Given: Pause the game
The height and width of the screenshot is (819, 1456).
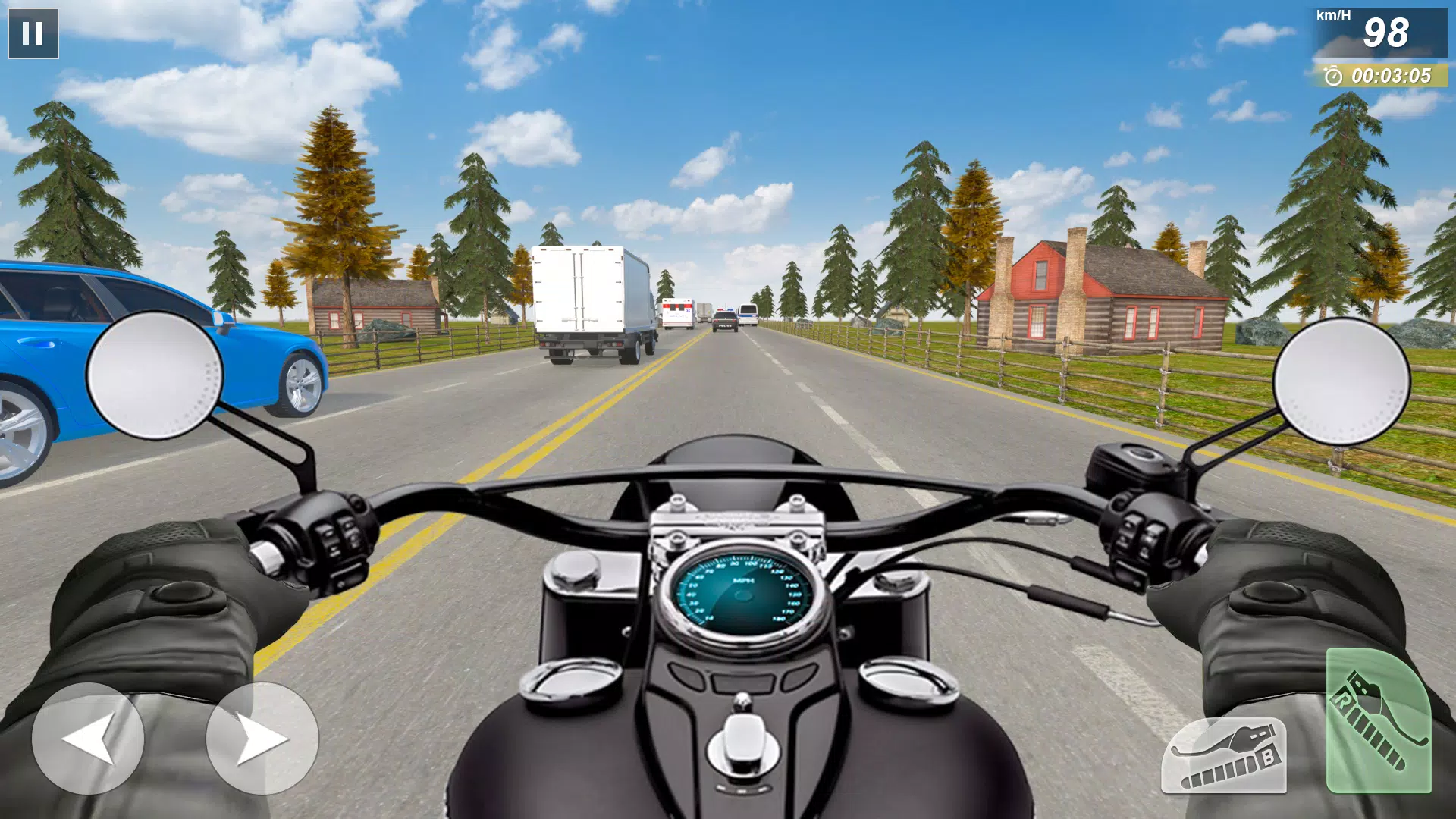Looking at the screenshot, I should click(34, 32).
